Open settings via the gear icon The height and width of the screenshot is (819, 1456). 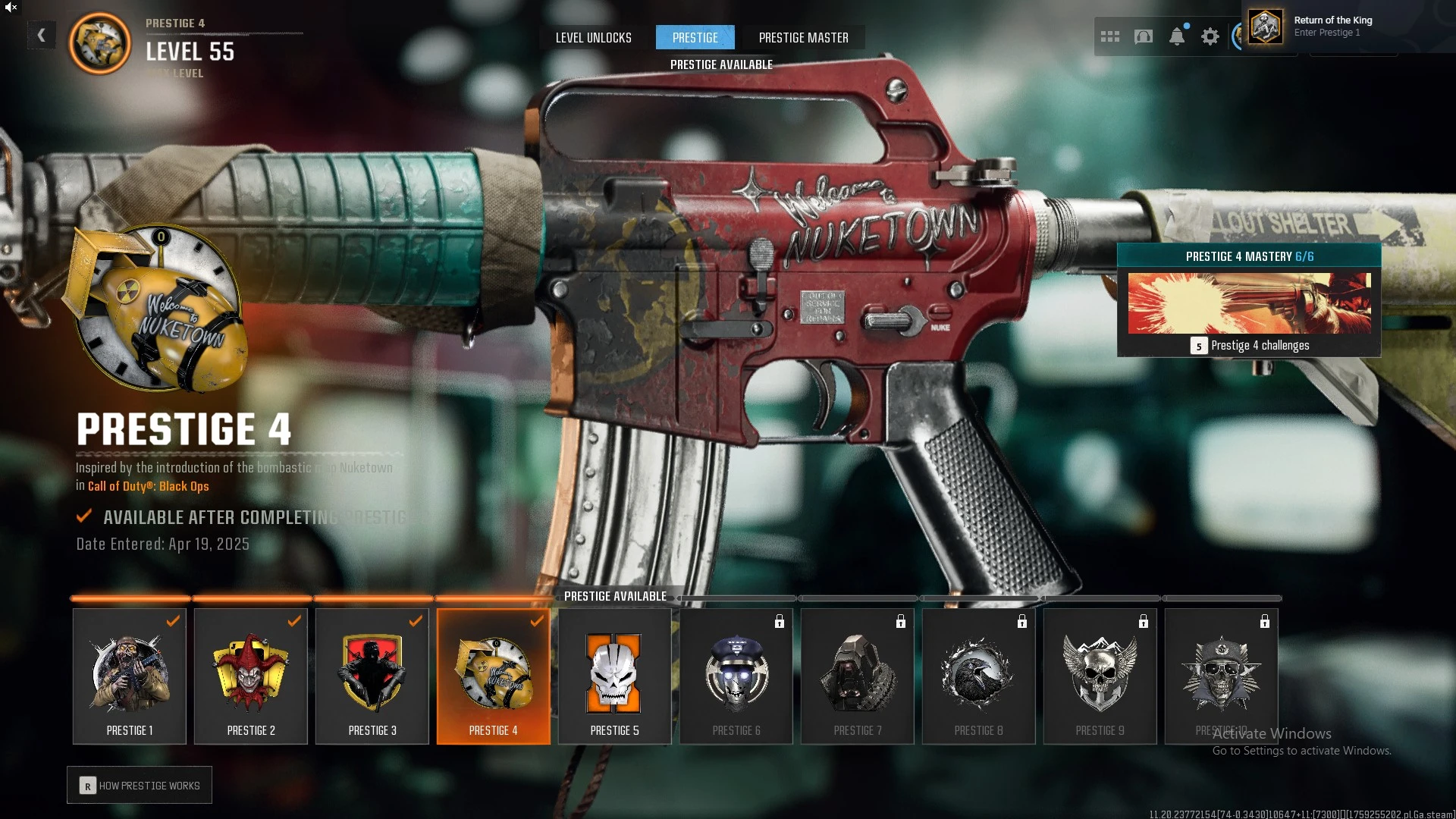tap(1210, 36)
